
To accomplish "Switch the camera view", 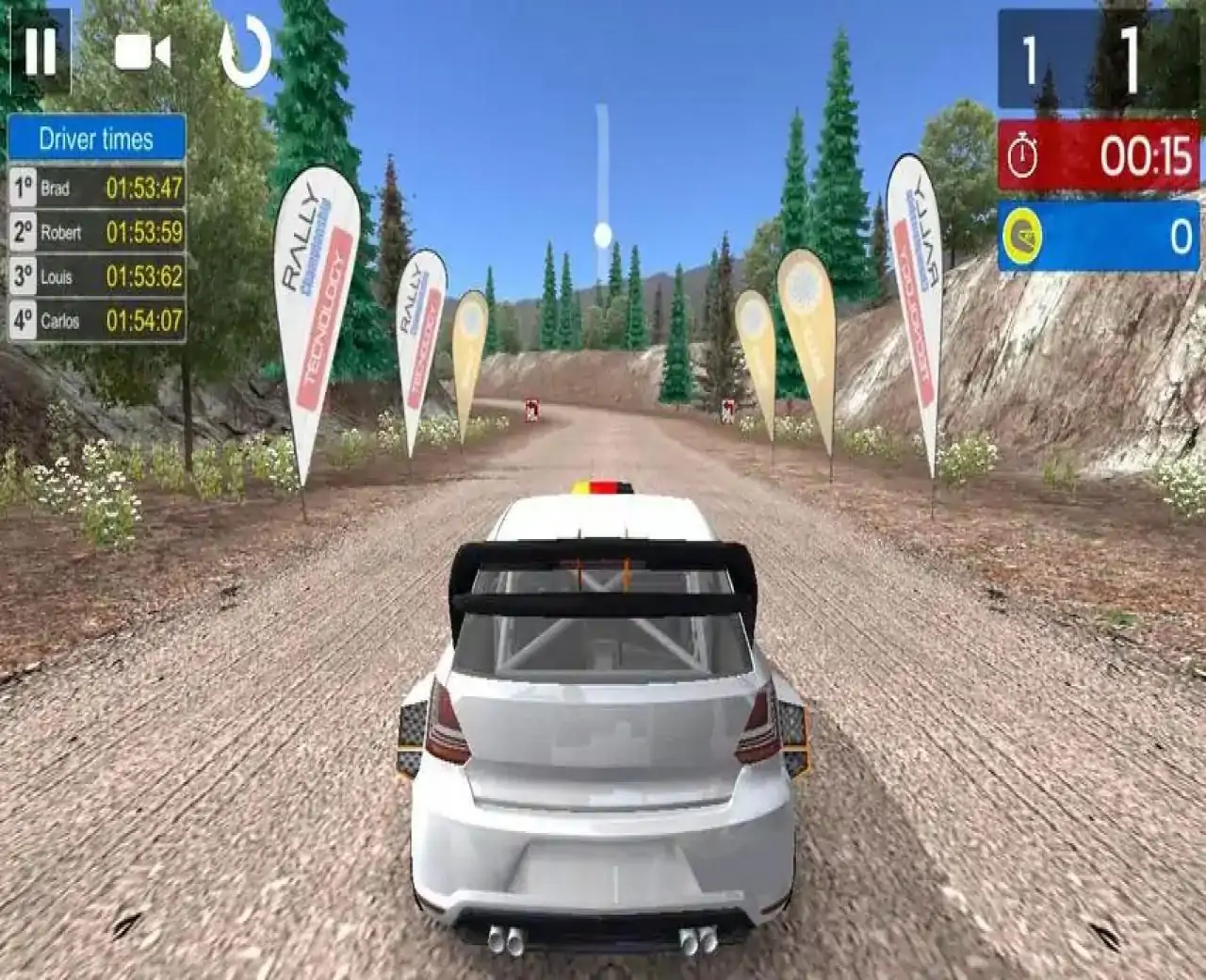I will pyautogui.click(x=142, y=53).
